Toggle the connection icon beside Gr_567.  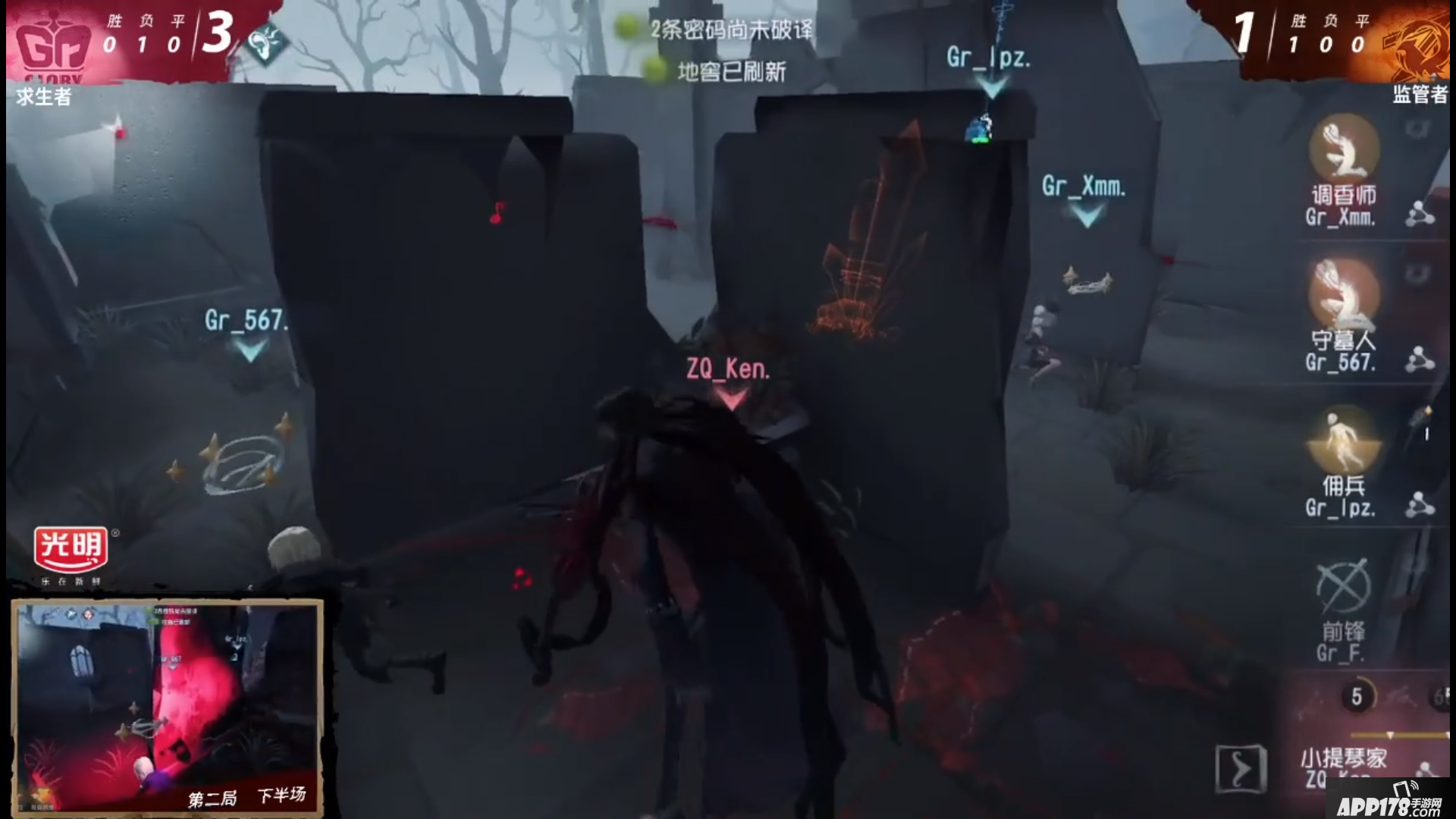pos(1420,356)
